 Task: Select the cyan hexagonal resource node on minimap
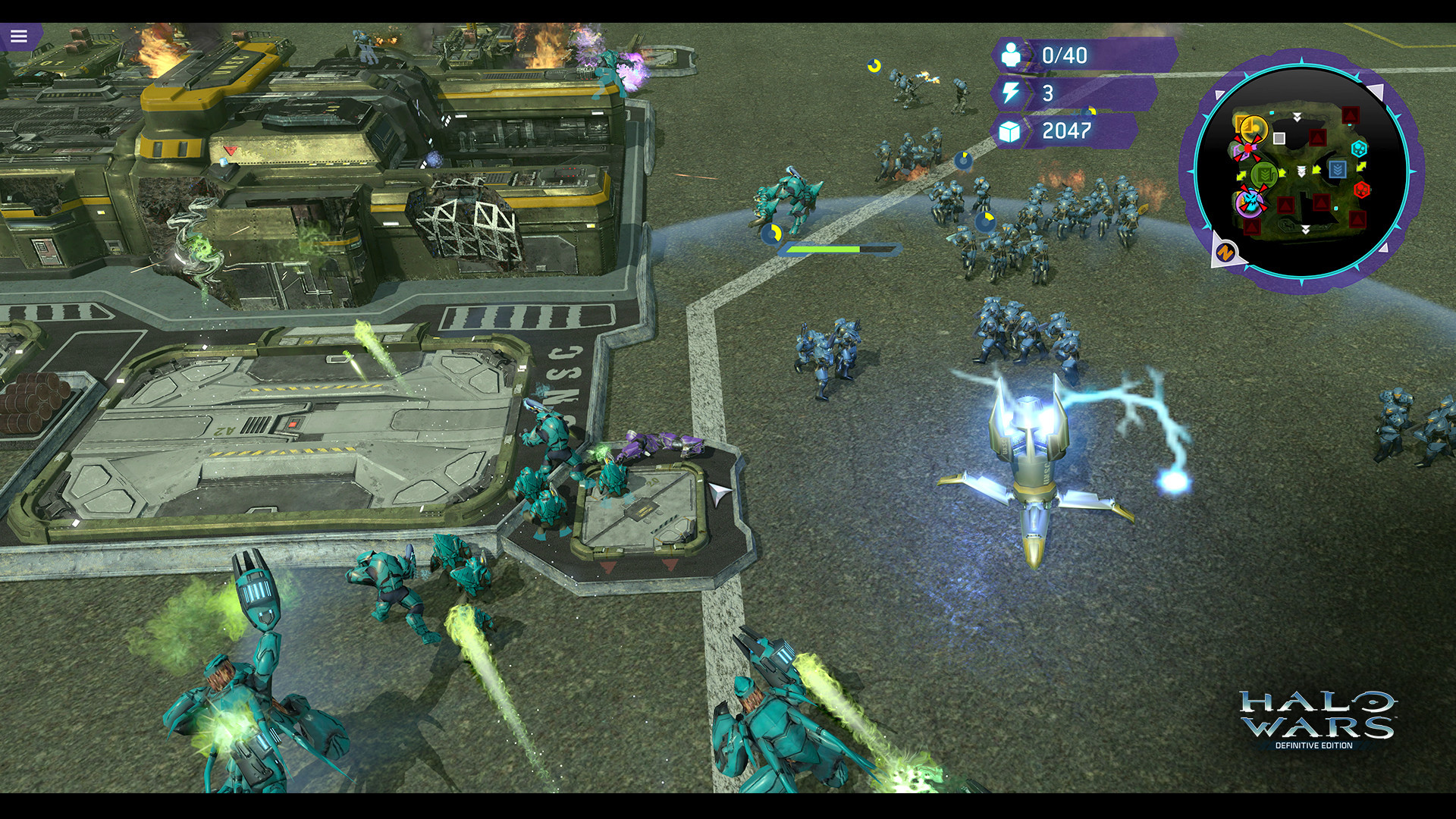[x=1360, y=149]
